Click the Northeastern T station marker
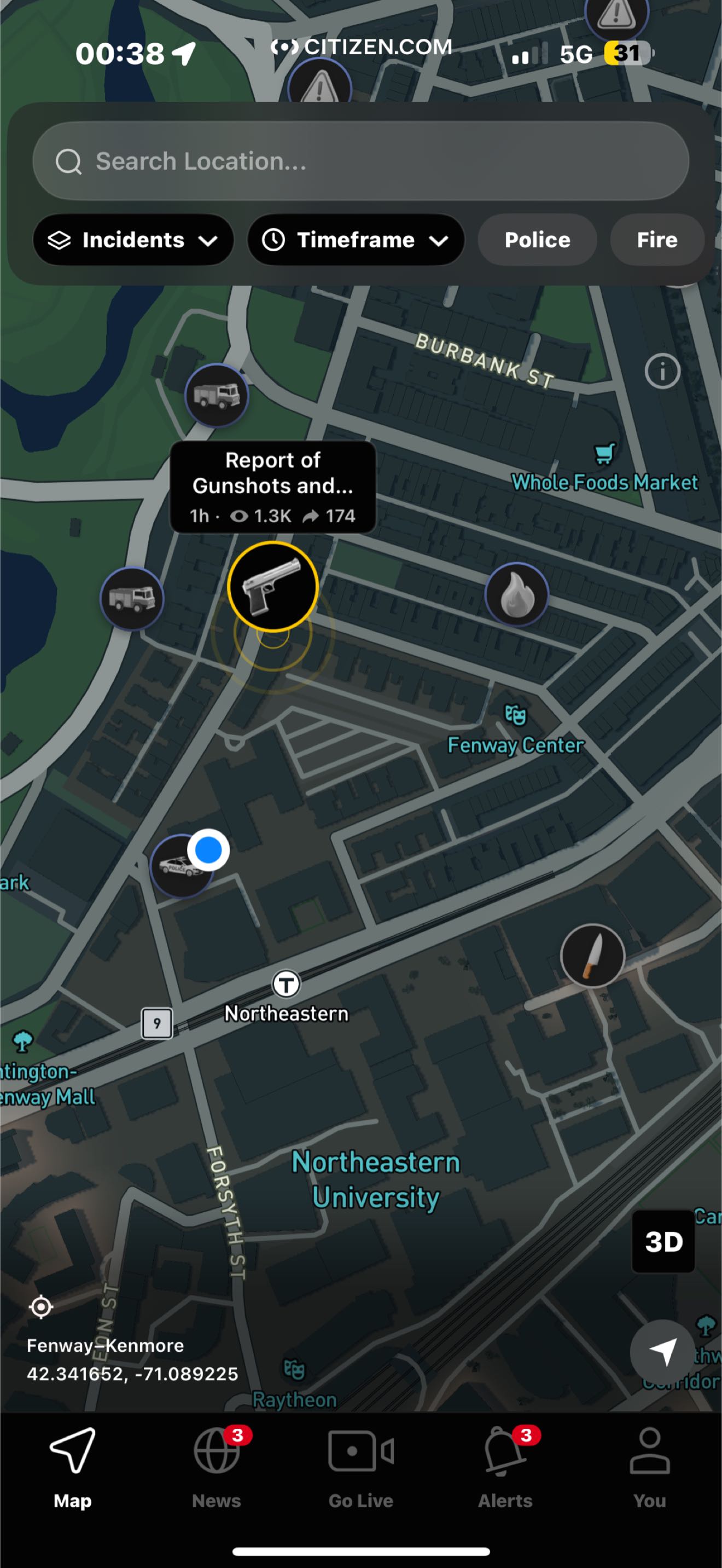 point(286,983)
